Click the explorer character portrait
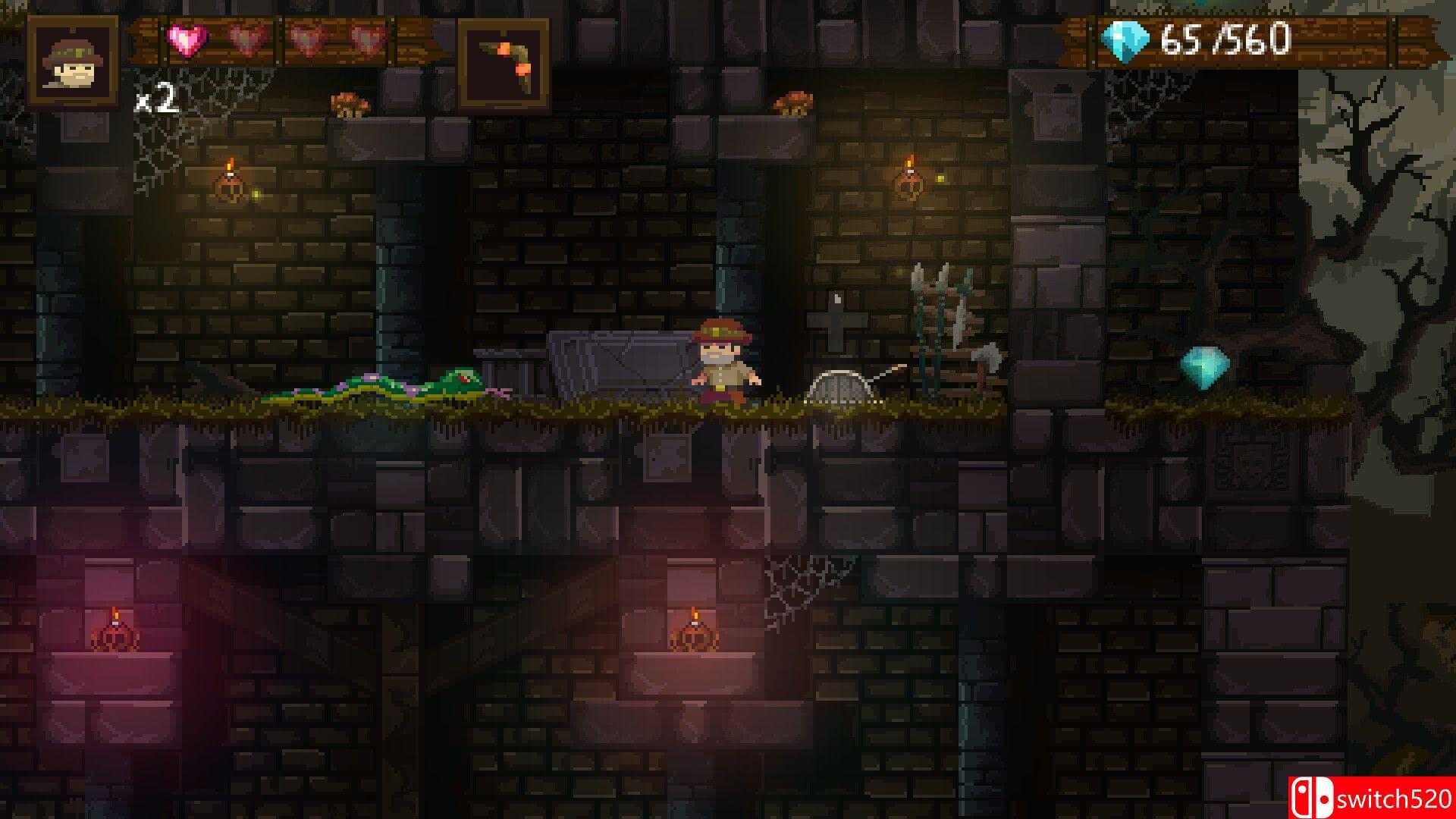The height and width of the screenshot is (819, 1456). (x=73, y=61)
